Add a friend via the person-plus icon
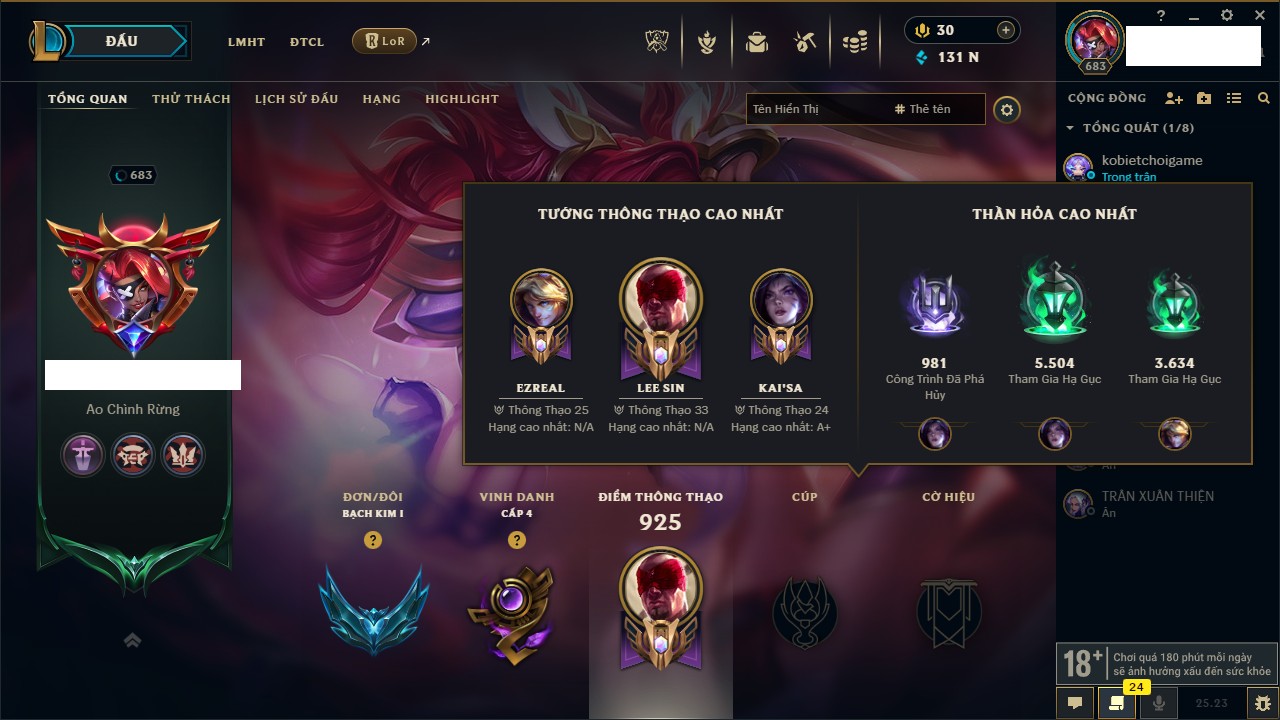The image size is (1280, 720). (x=1174, y=98)
